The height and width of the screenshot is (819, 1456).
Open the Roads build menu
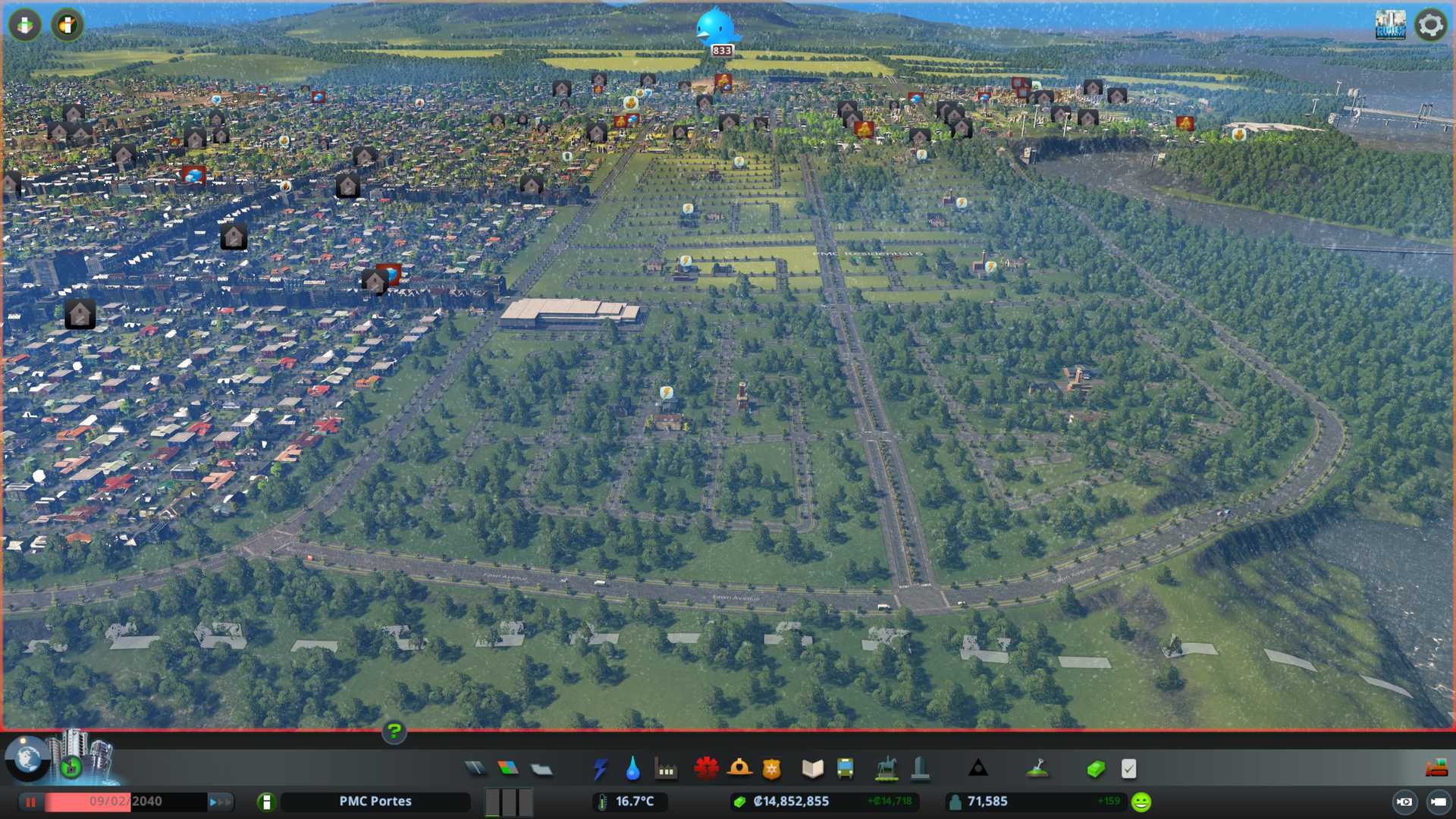tap(475, 769)
